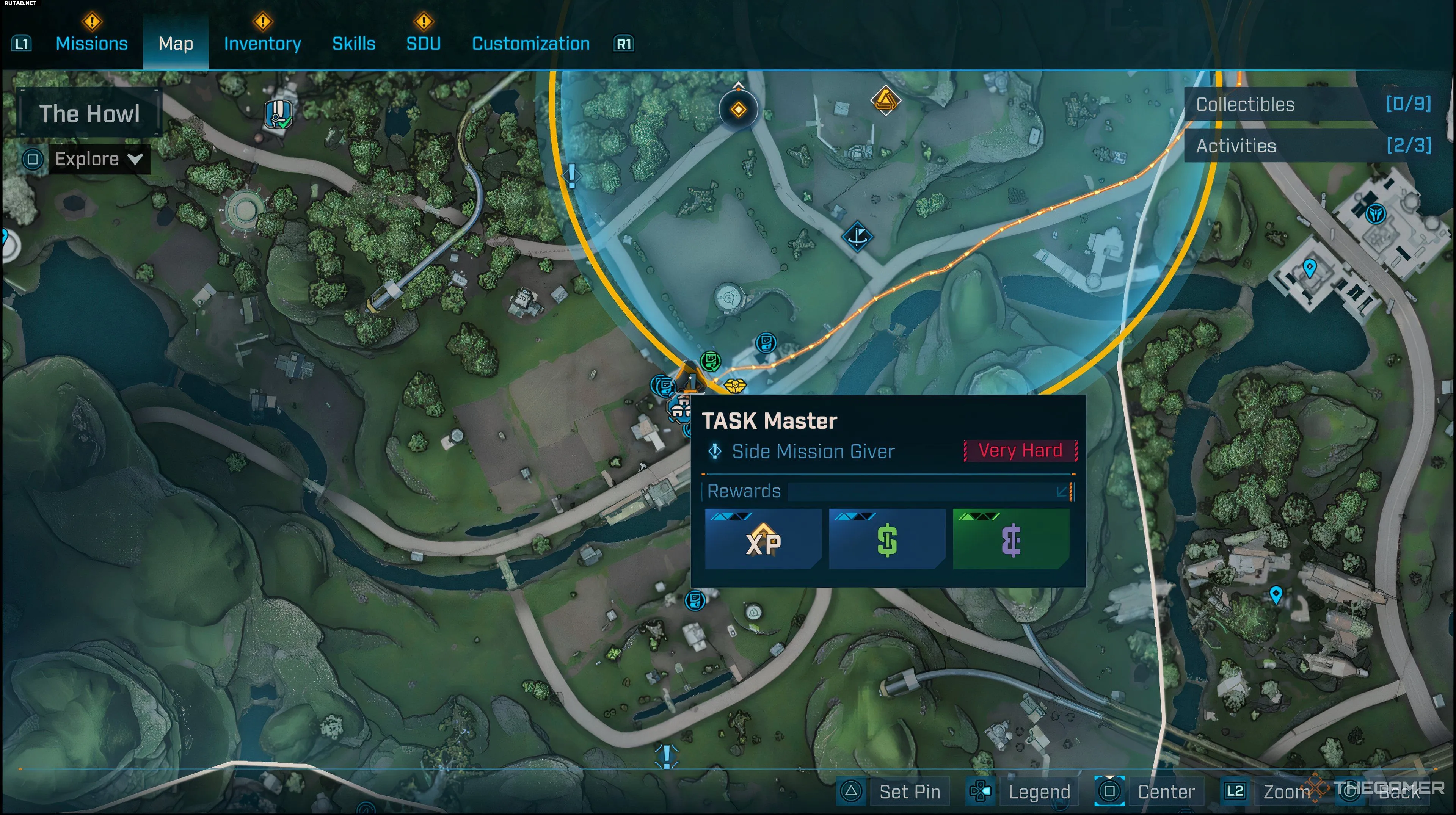Select the checkmarked fast travel station marker
Viewport: 1456px width, 815px height.
[279, 114]
